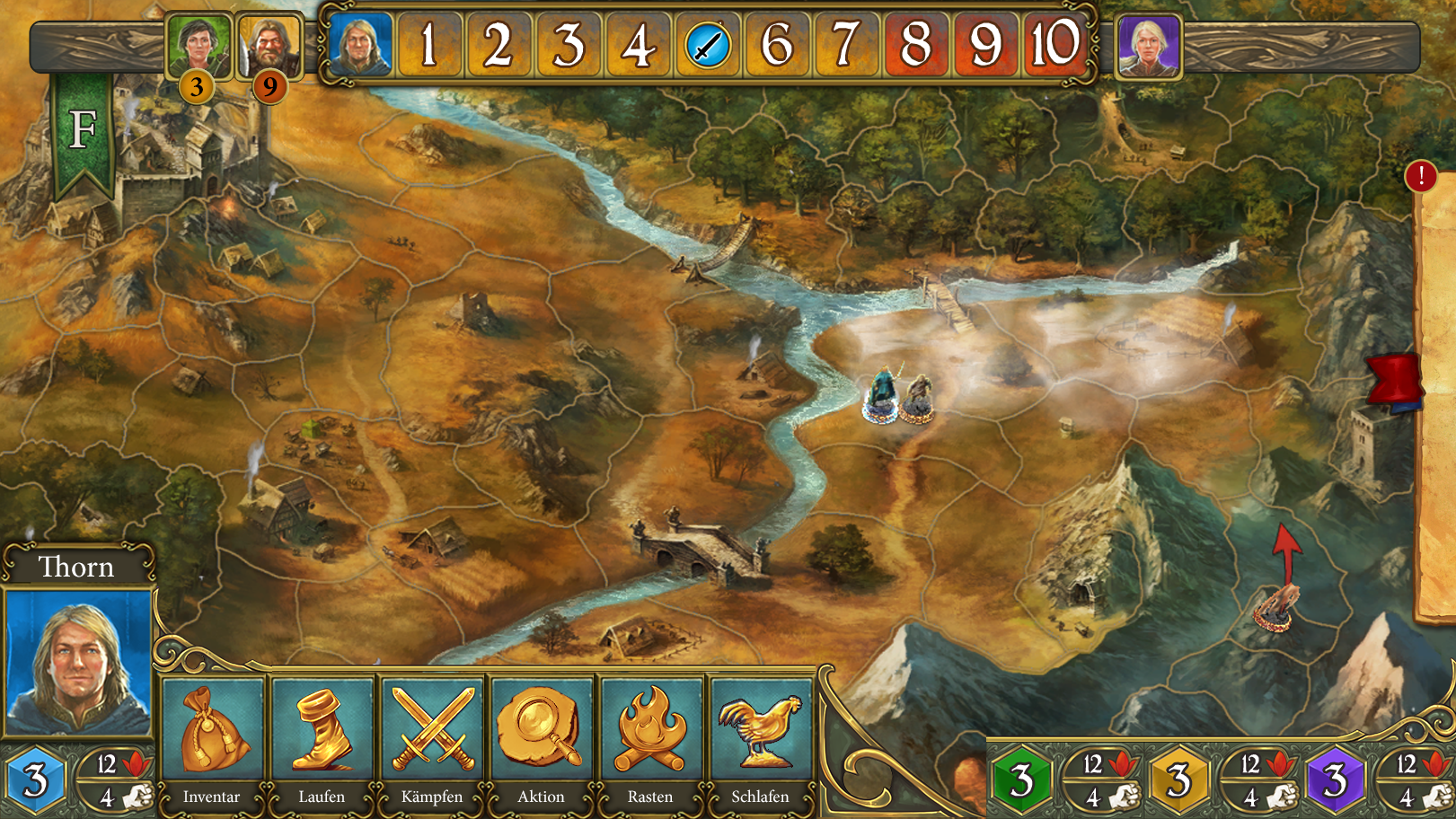Select the bearded hero portrait with 9

(x=269, y=45)
